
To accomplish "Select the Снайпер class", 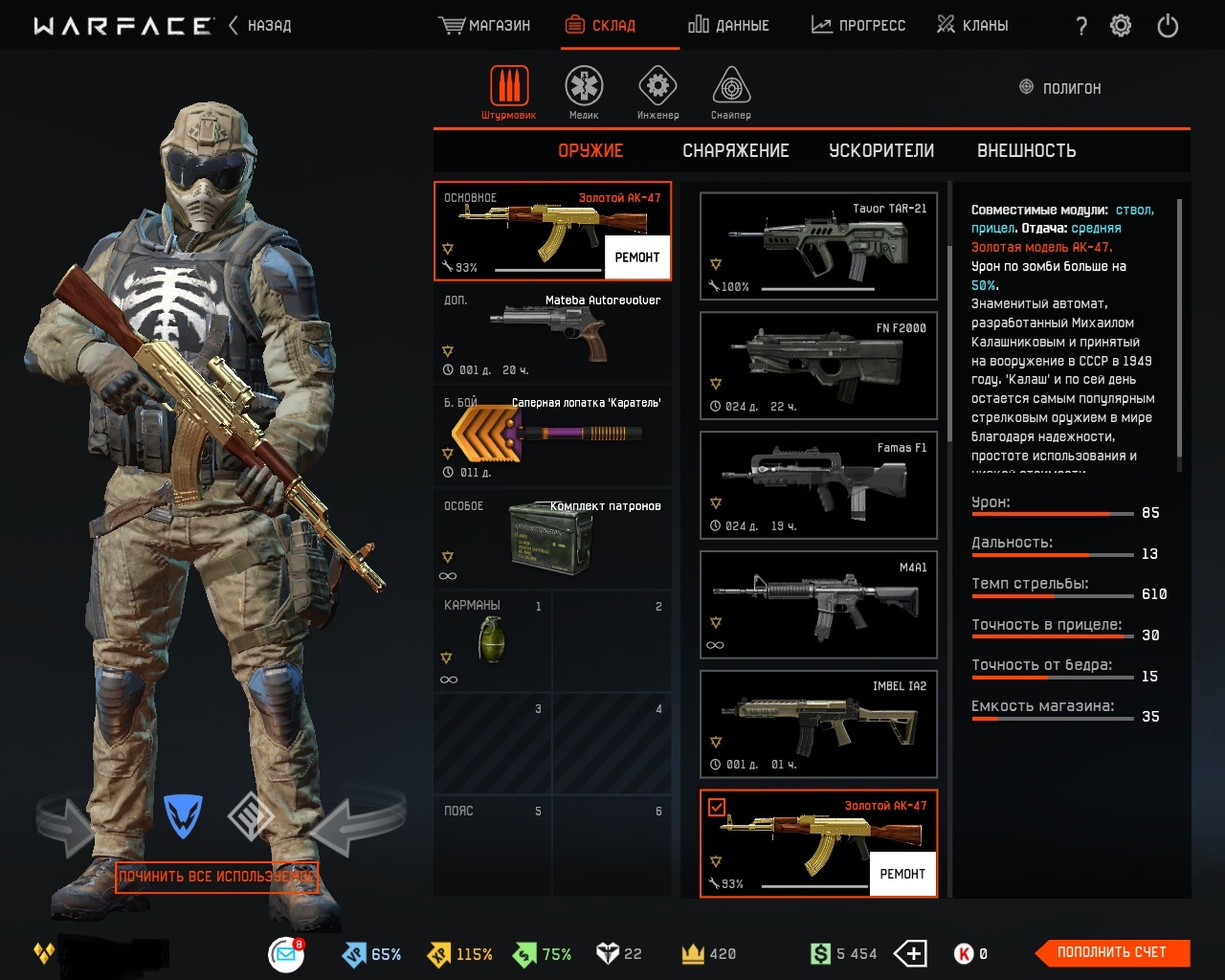I will point(731,93).
